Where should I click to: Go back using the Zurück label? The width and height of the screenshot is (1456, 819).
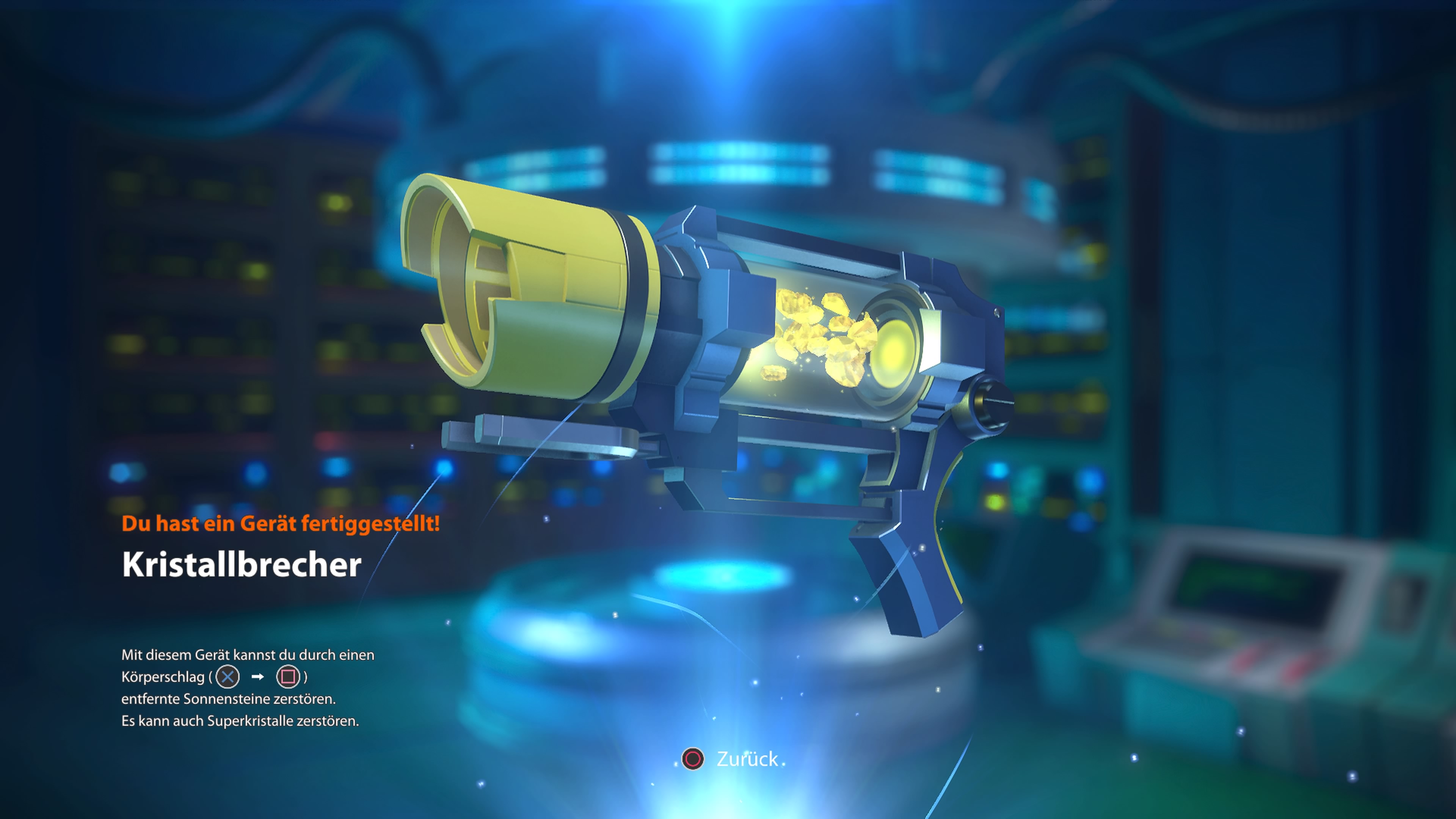(747, 759)
